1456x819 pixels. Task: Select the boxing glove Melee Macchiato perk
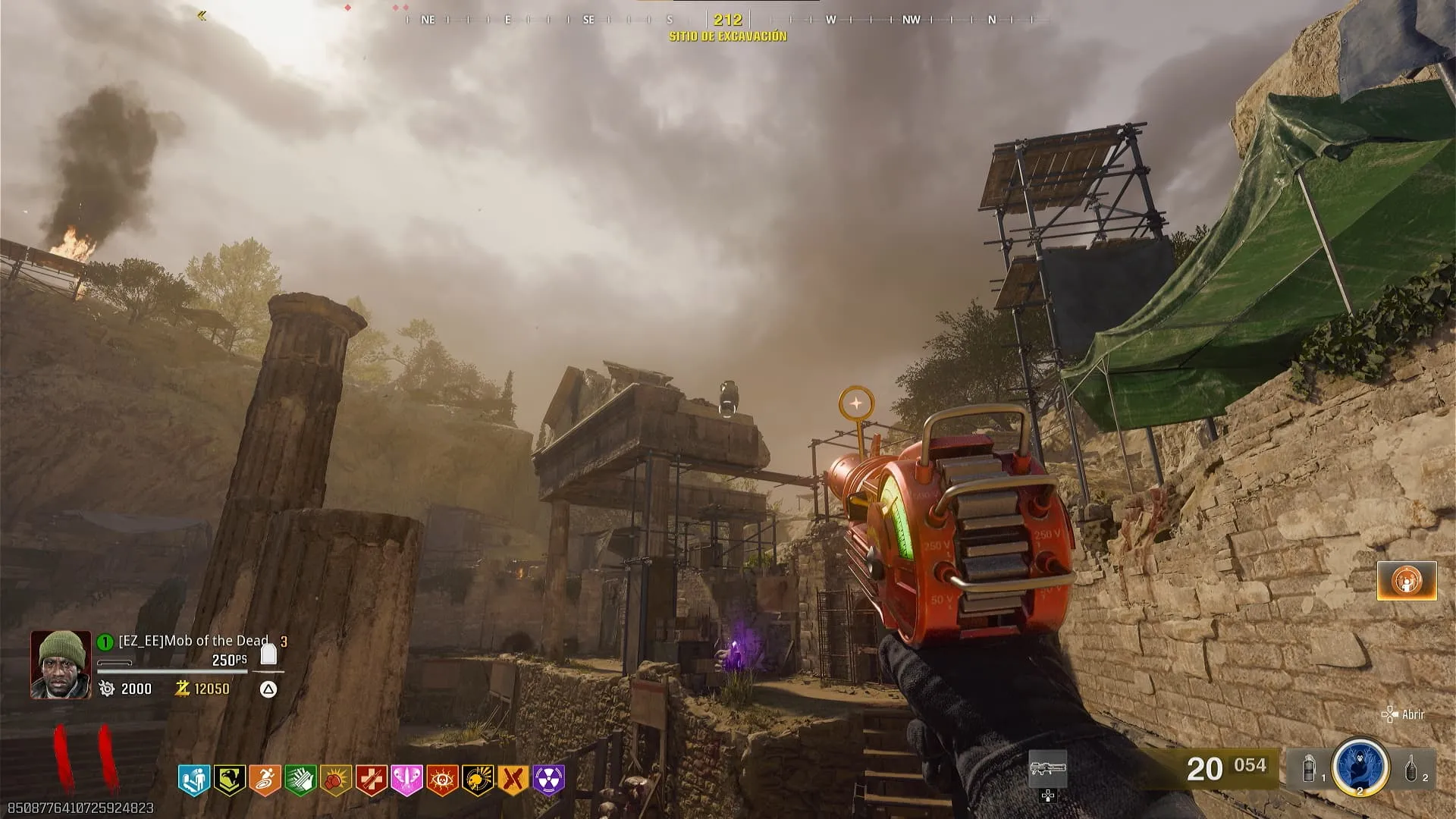[x=336, y=780]
